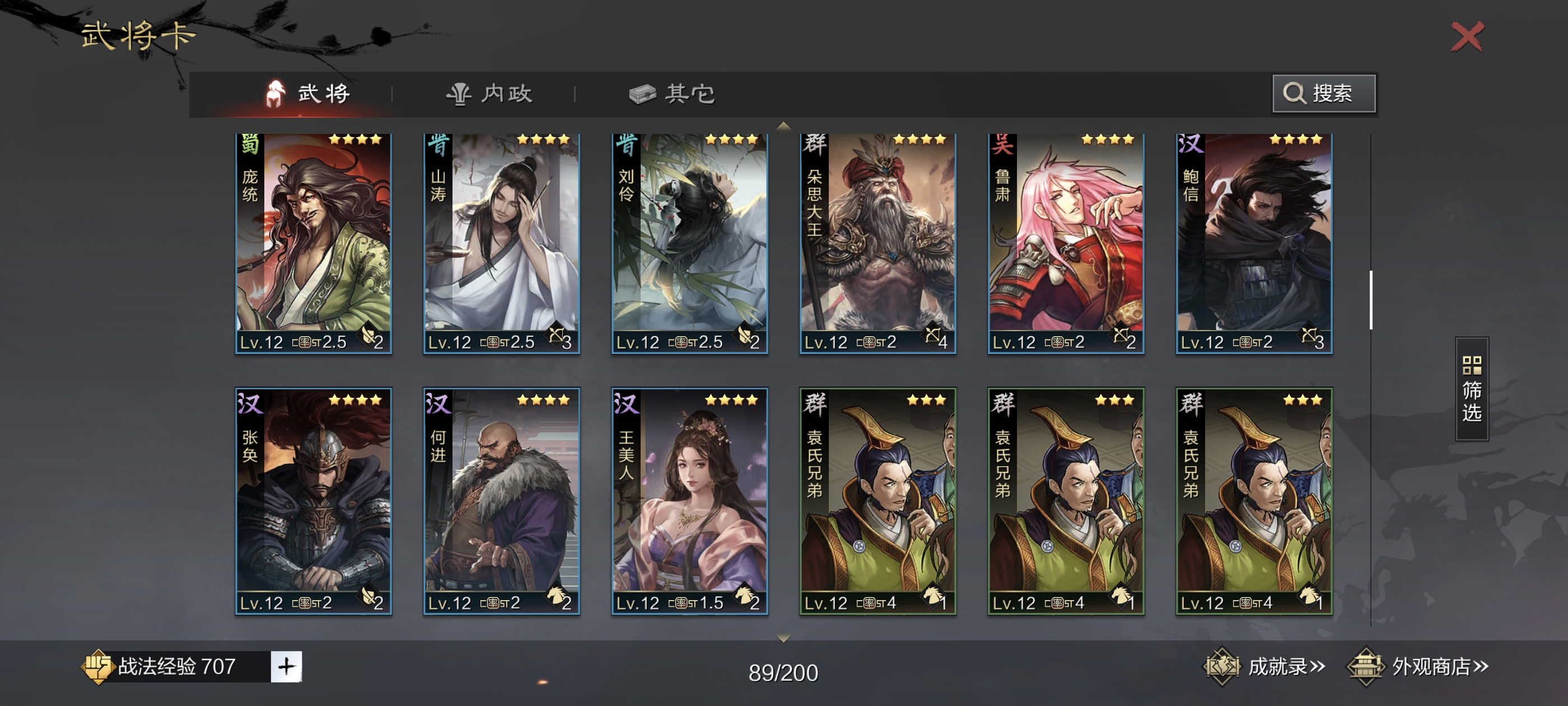
Task: Choose the 鲍信 general card
Action: pyautogui.click(x=1253, y=243)
